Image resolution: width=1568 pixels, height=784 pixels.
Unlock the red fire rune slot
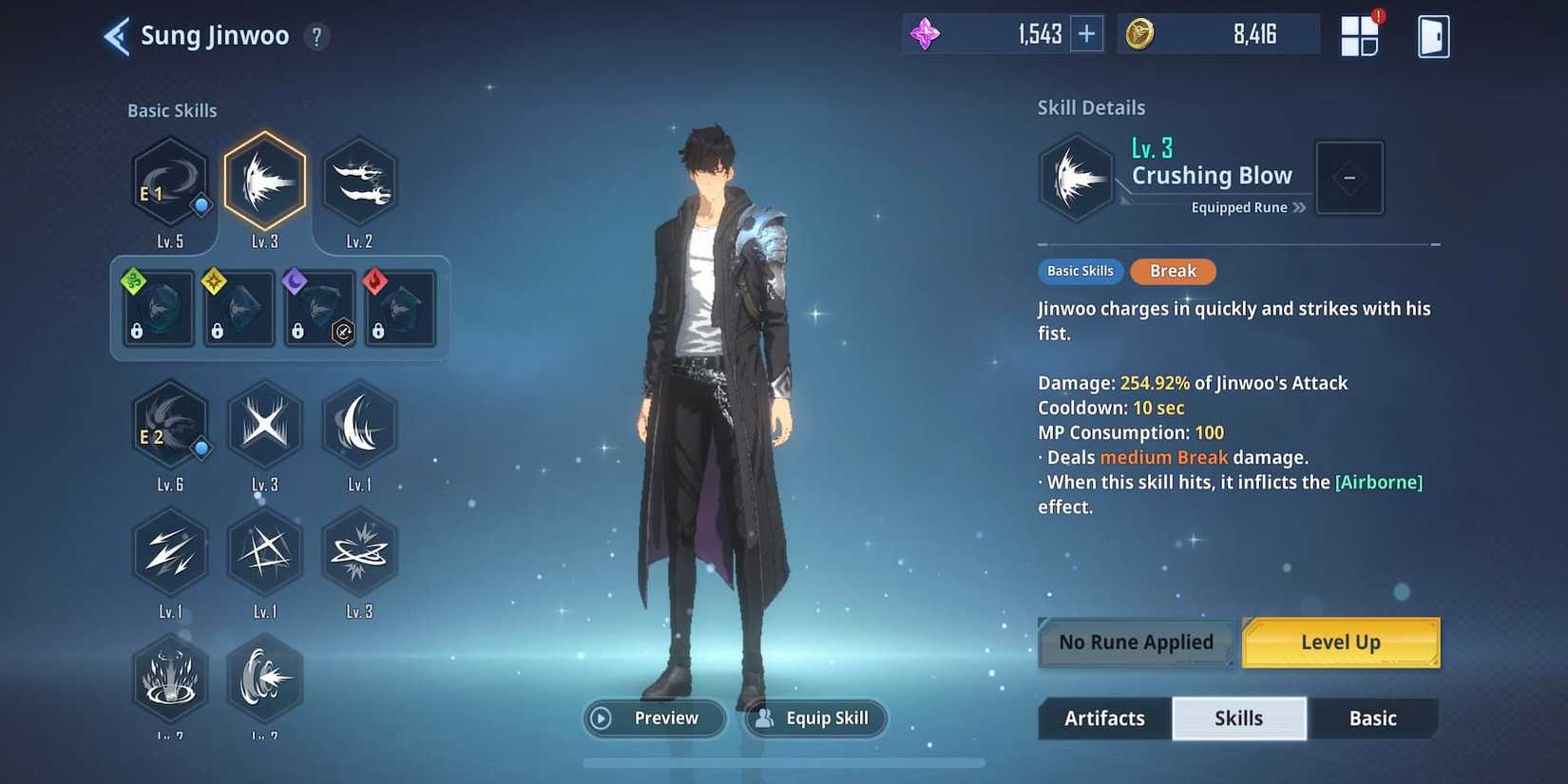399,307
